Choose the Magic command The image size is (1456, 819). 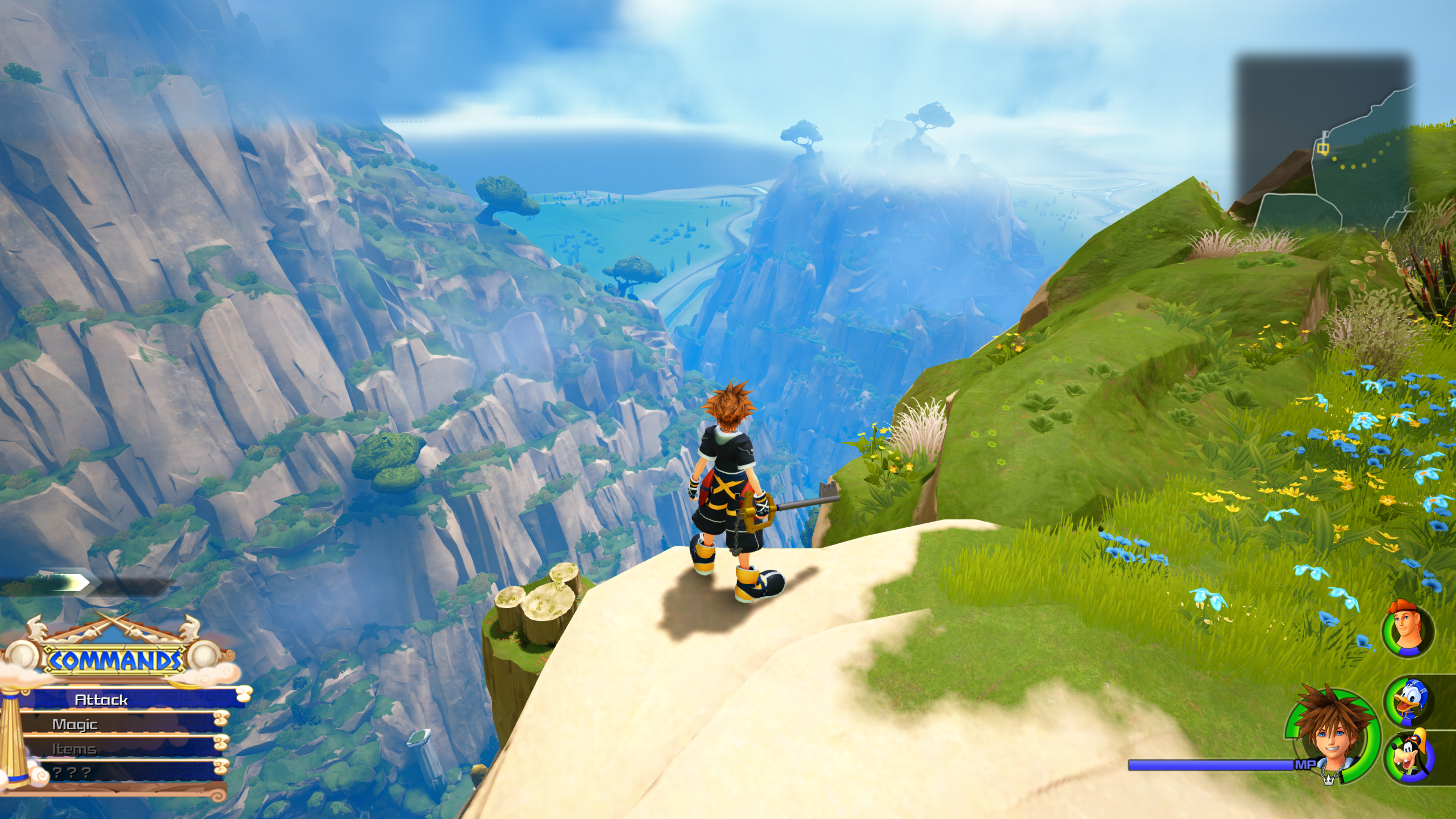[x=75, y=724]
